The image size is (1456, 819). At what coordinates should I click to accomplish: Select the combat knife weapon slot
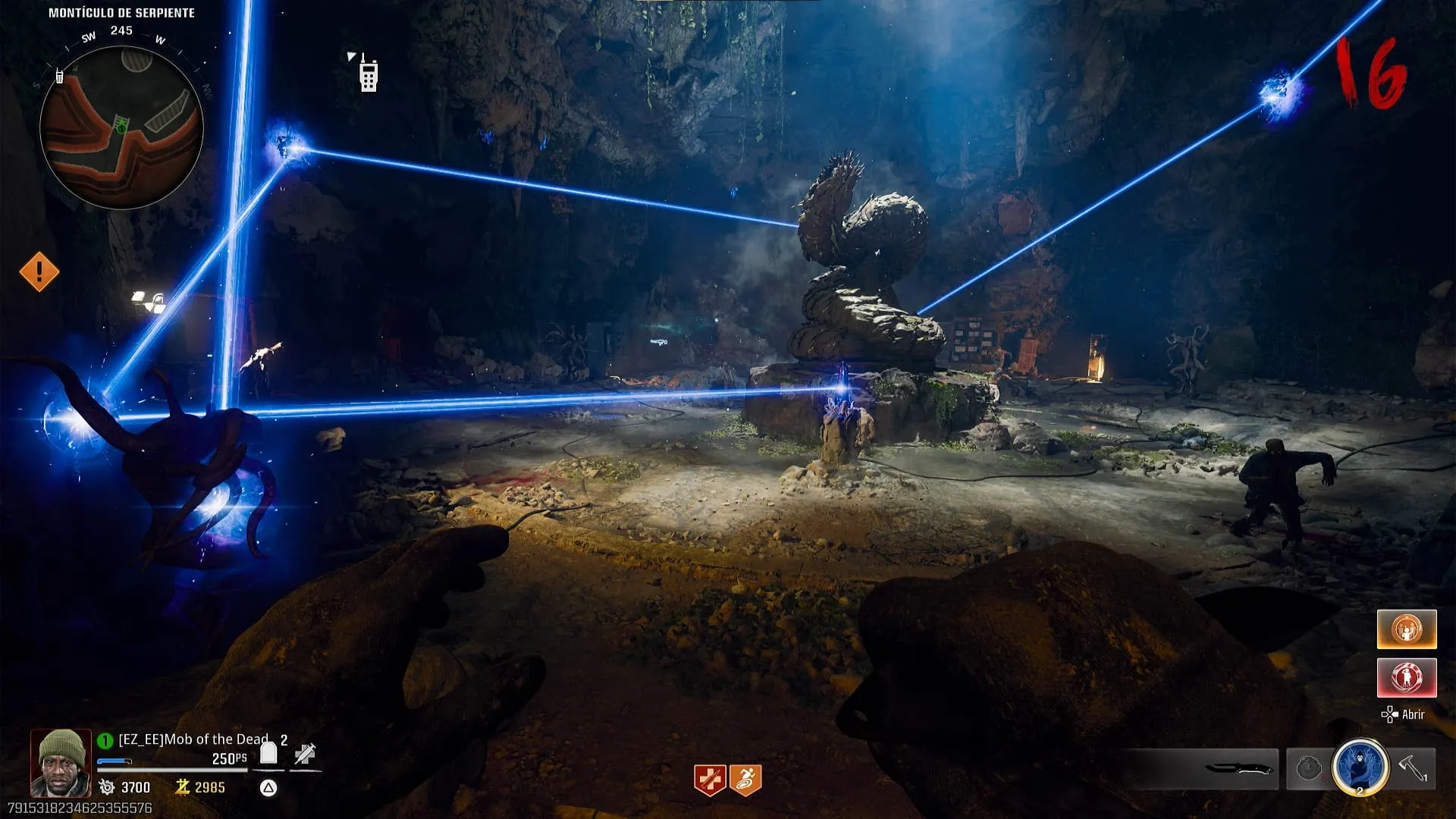(x=1238, y=768)
